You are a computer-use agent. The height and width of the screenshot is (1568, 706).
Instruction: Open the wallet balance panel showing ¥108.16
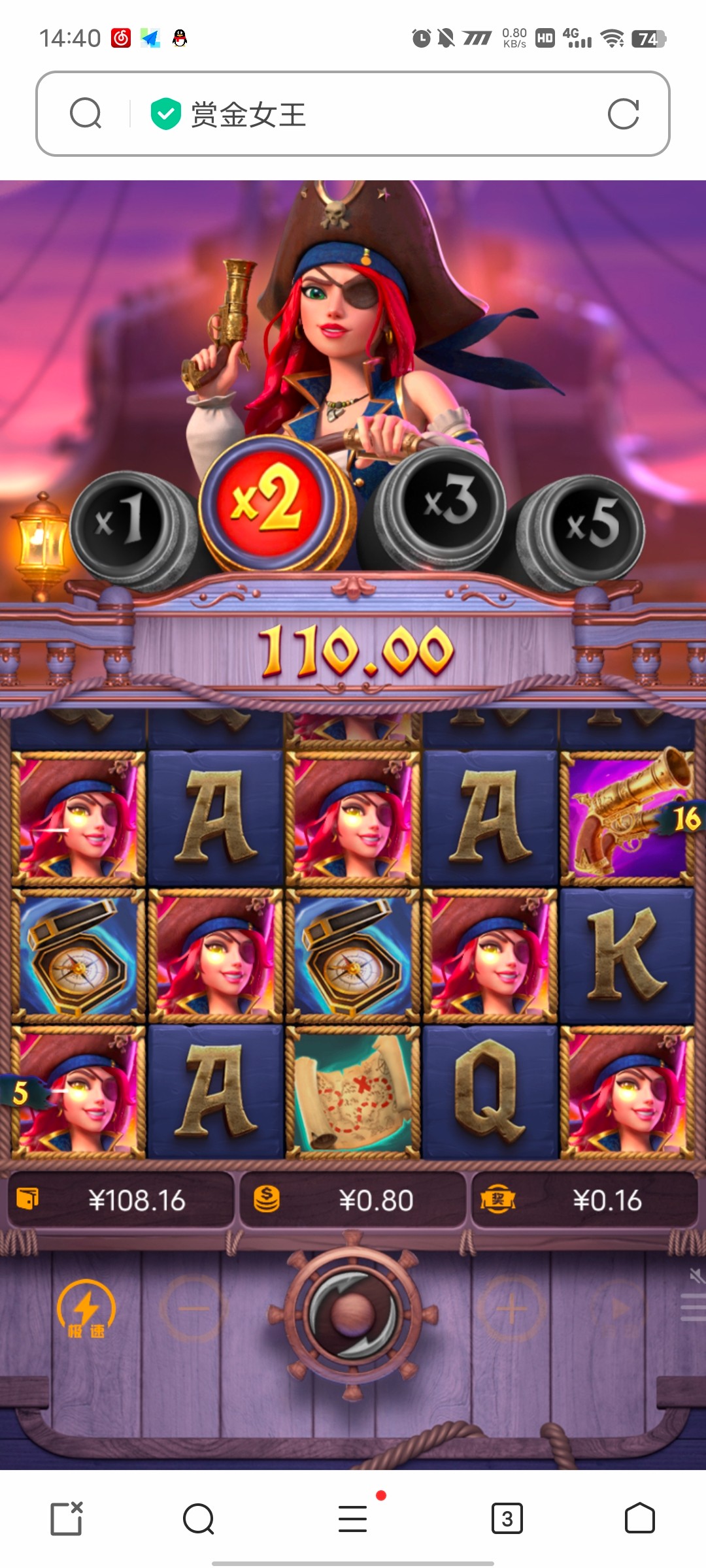click(121, 1200)
